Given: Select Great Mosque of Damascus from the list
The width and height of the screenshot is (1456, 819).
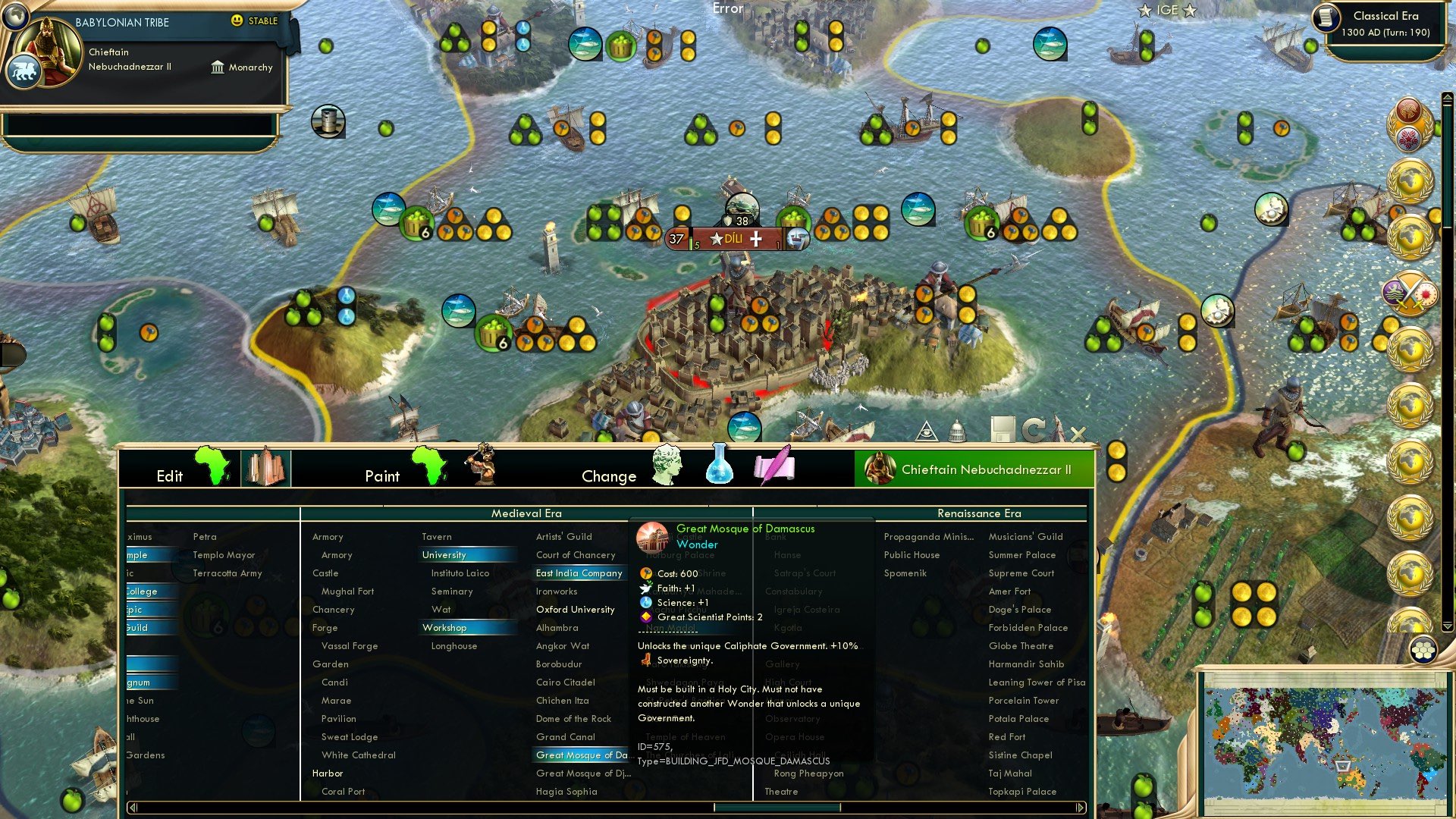Looking at the screenshot, I should click(x=579, y=755).
